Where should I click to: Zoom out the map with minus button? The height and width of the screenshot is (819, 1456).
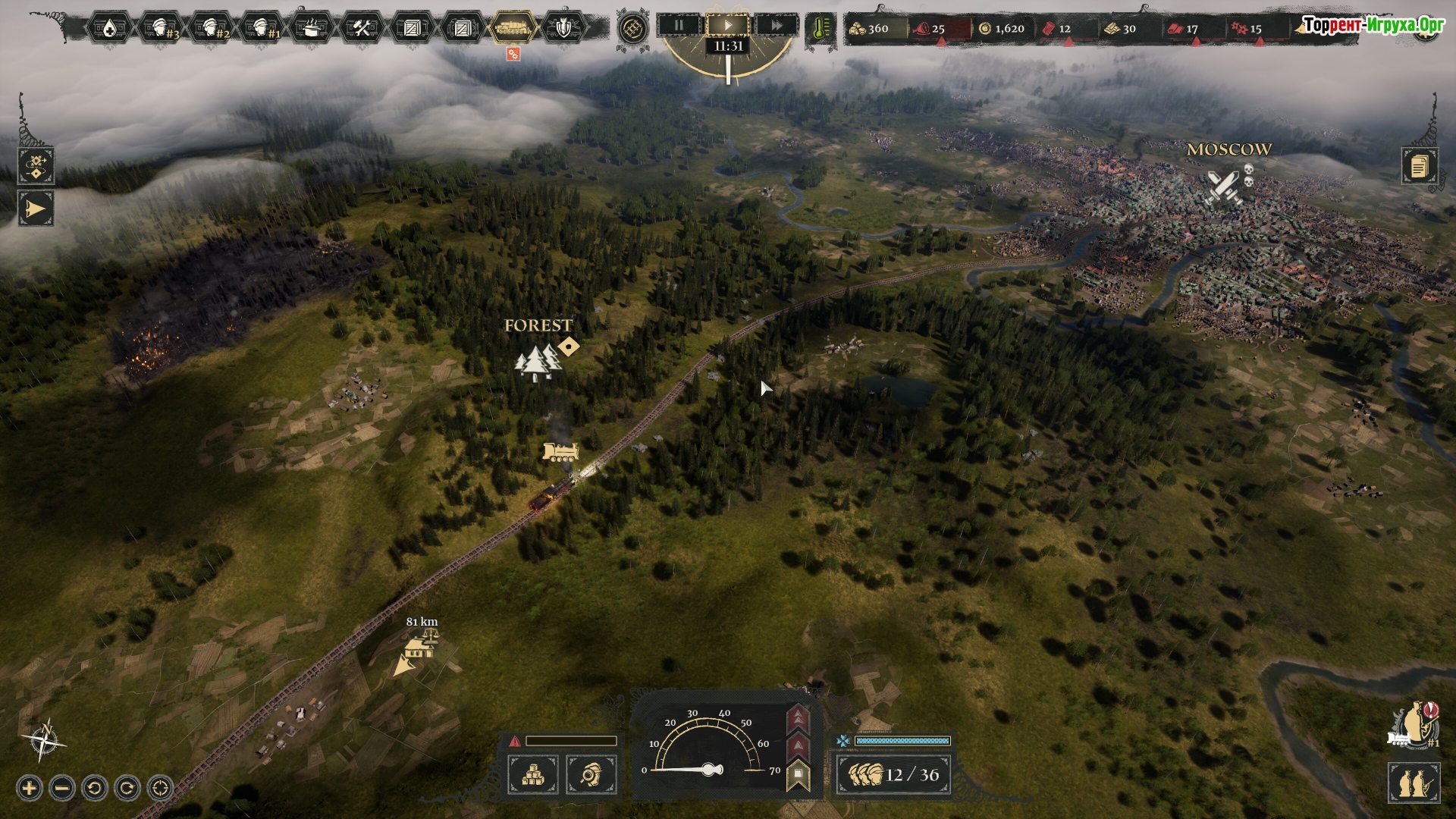click(x=62, y=789)
